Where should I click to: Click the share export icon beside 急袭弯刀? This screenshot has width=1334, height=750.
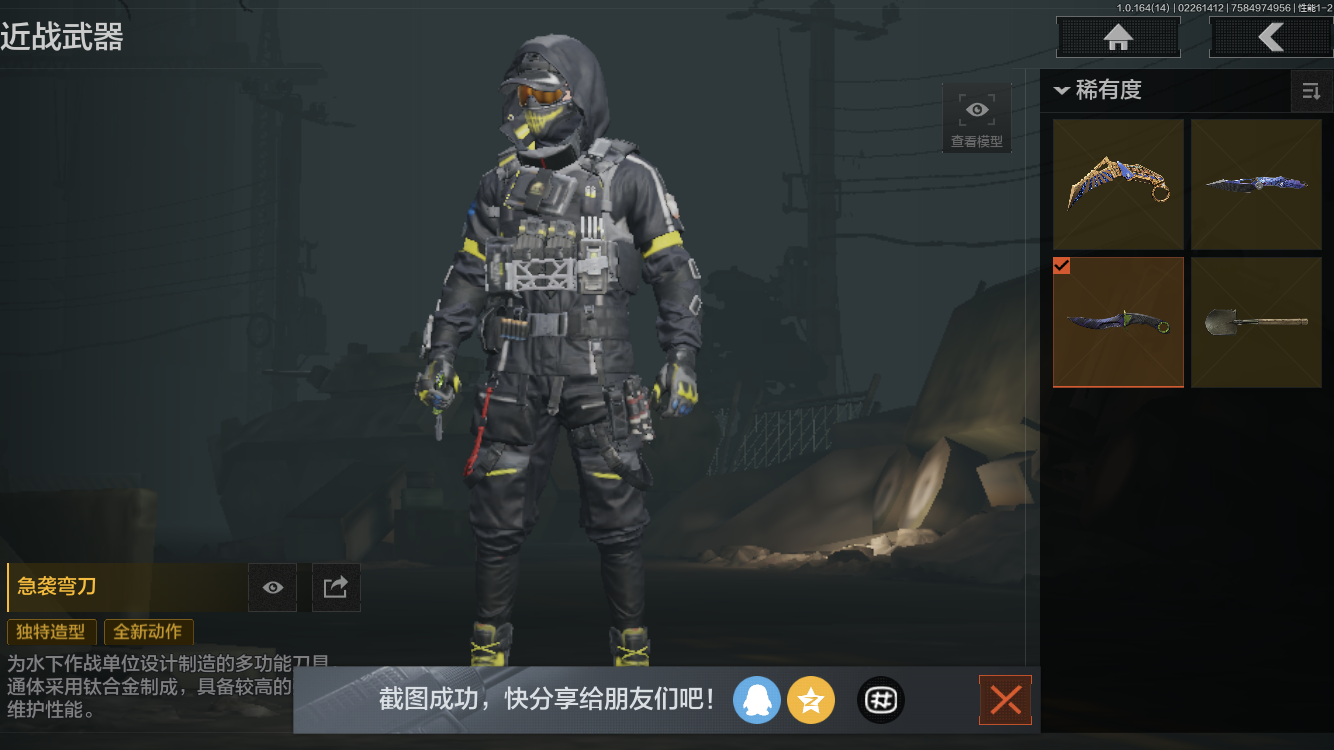pyautogui.click(x=336, y=587)
